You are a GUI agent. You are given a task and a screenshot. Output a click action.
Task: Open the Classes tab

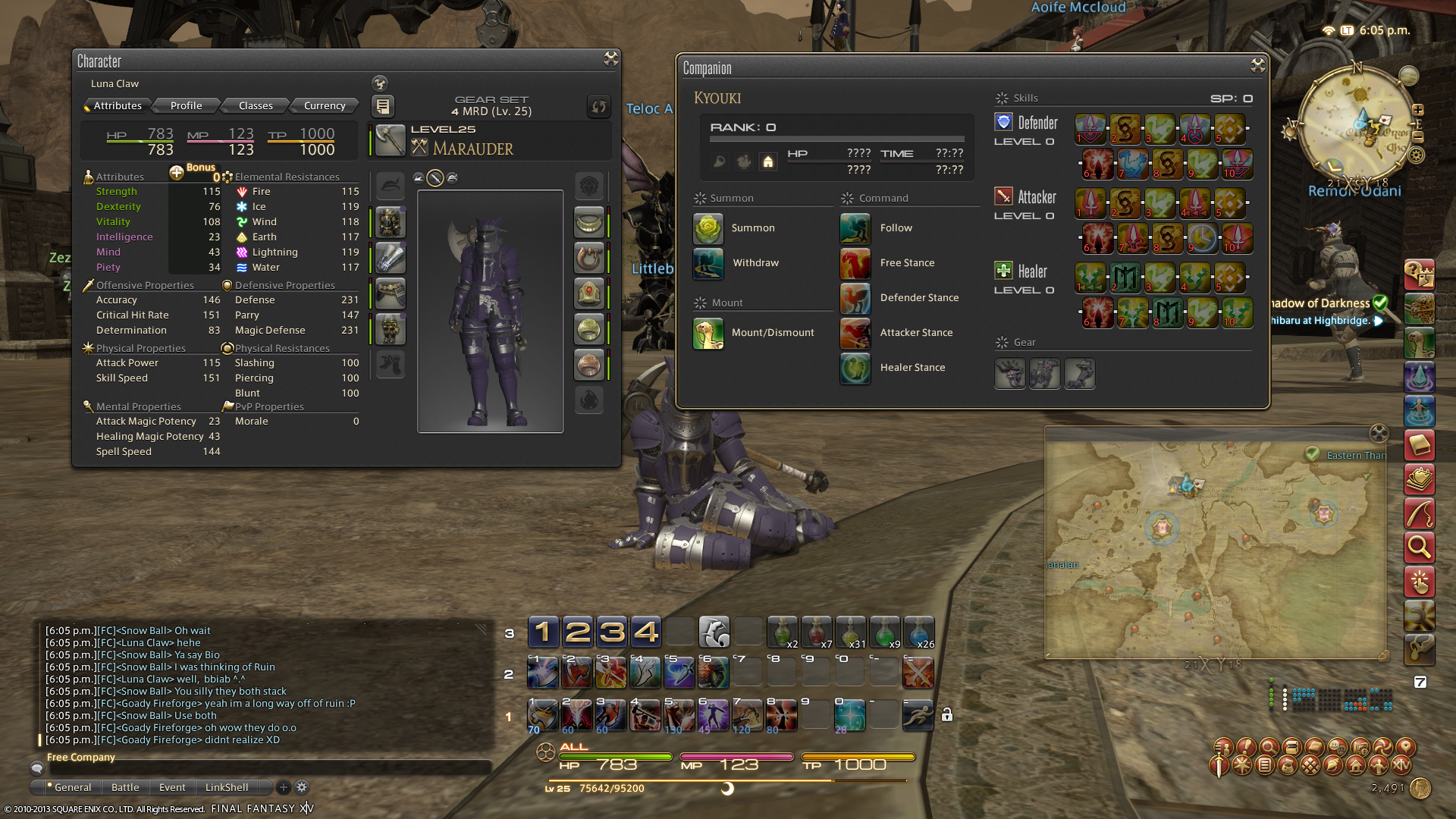pyautogui.click(x=256, y=105)
